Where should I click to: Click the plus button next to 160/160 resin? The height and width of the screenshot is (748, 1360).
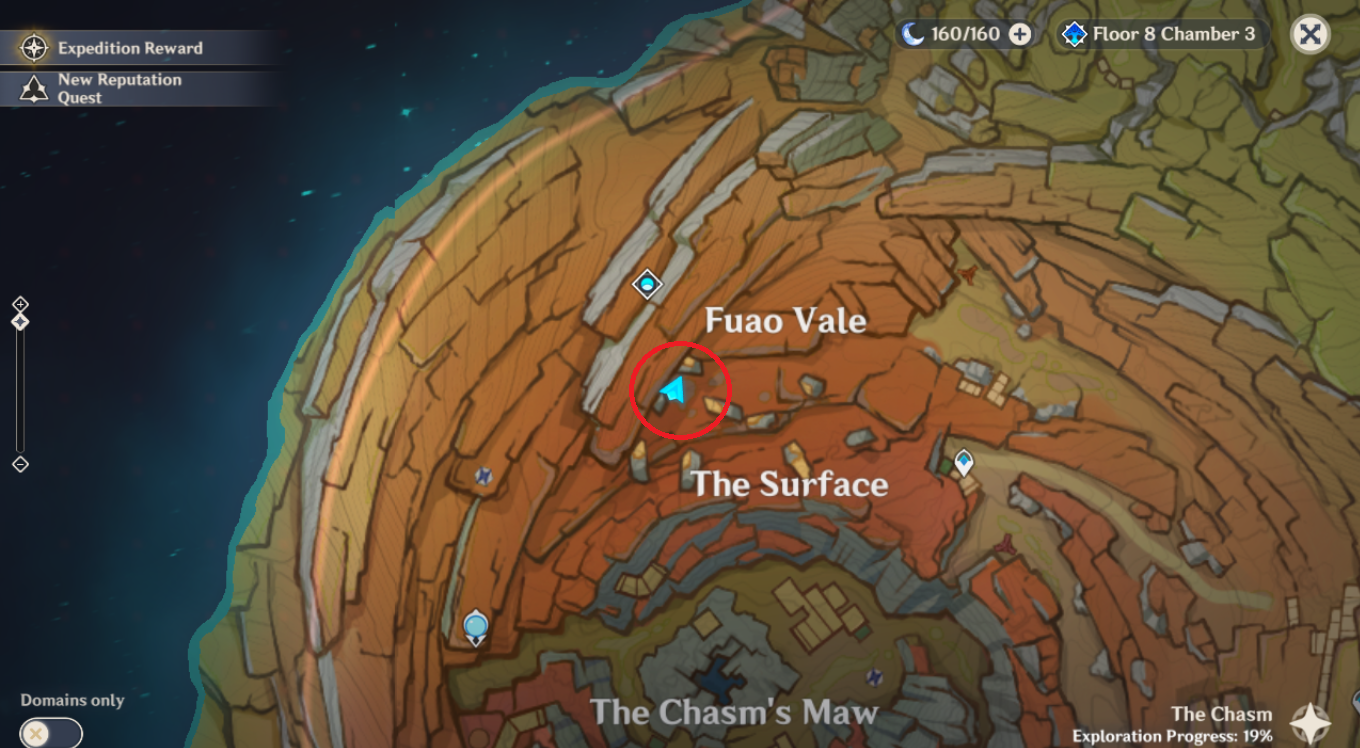tap(1019, 34)
